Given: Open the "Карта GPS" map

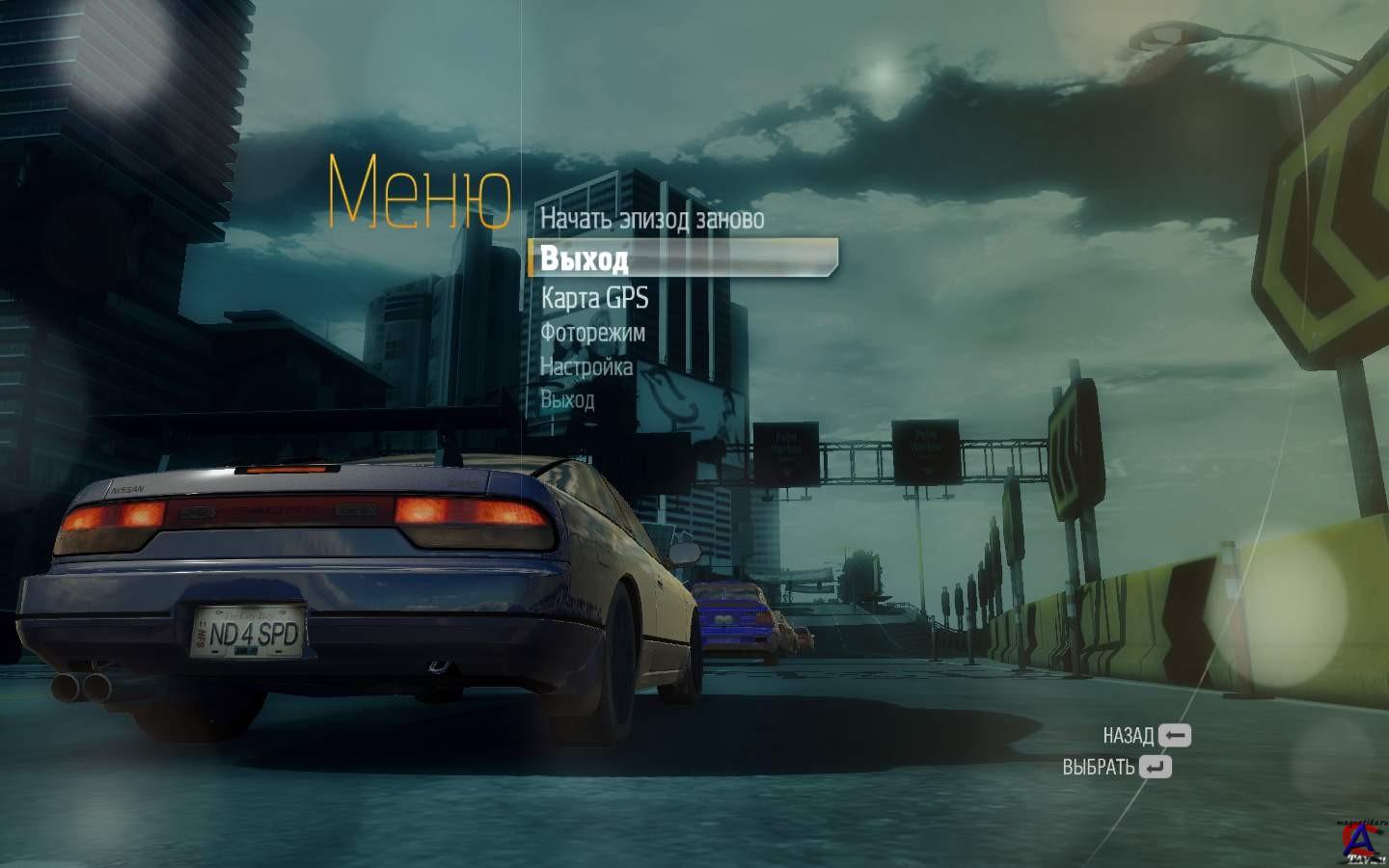Looking at the screenshot, I should [x=594, y=298].
